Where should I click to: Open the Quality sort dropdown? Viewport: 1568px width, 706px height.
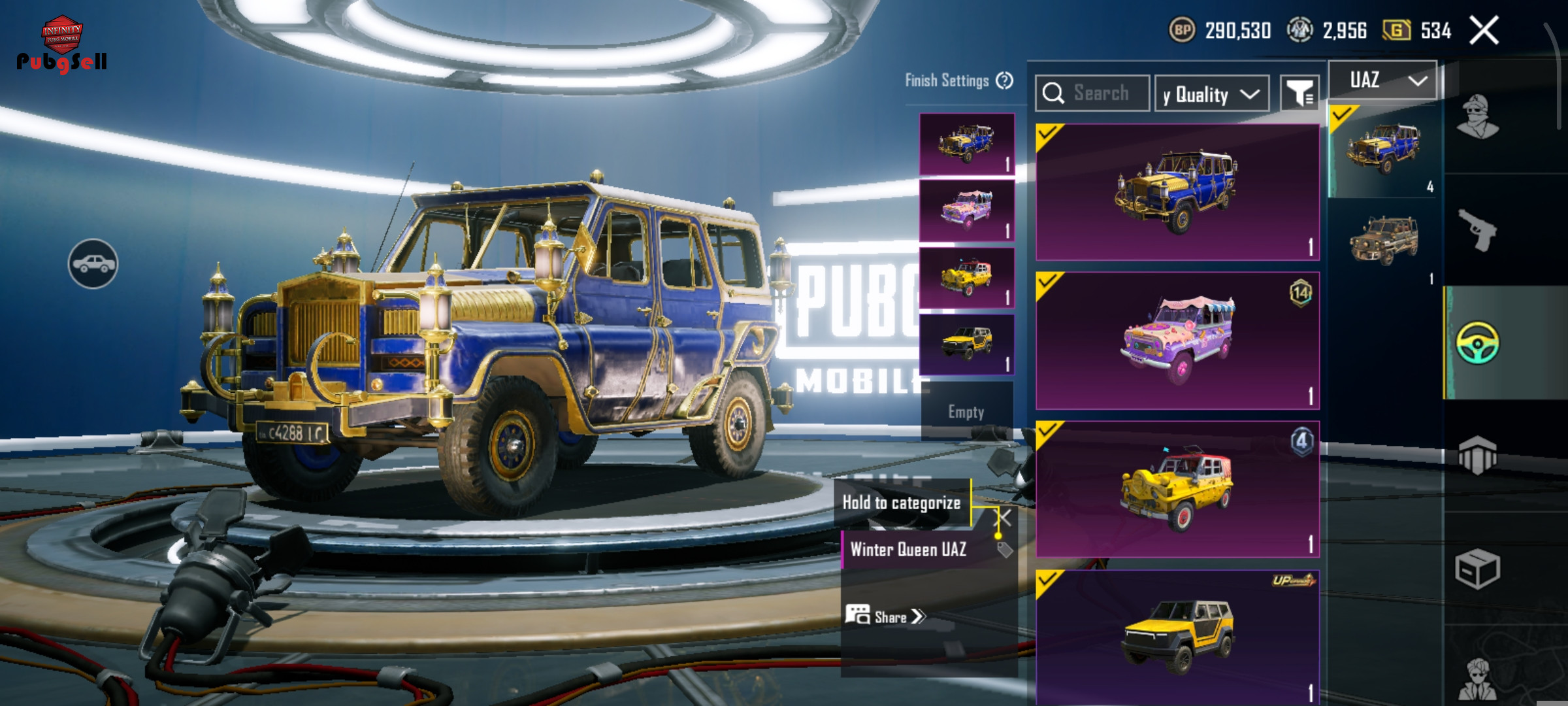[1211, 94]
